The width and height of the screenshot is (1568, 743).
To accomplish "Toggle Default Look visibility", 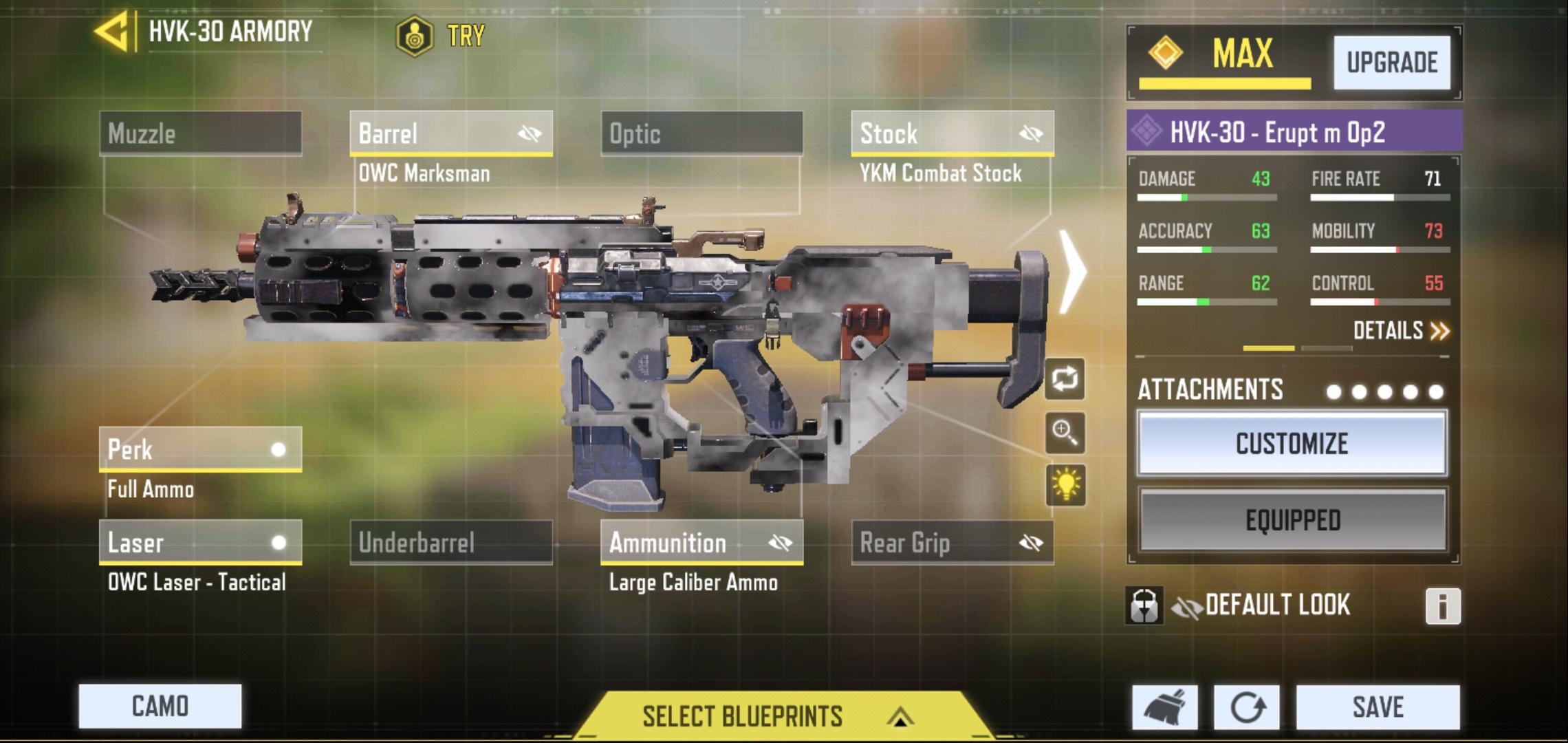I will [x=1186, y=606].
